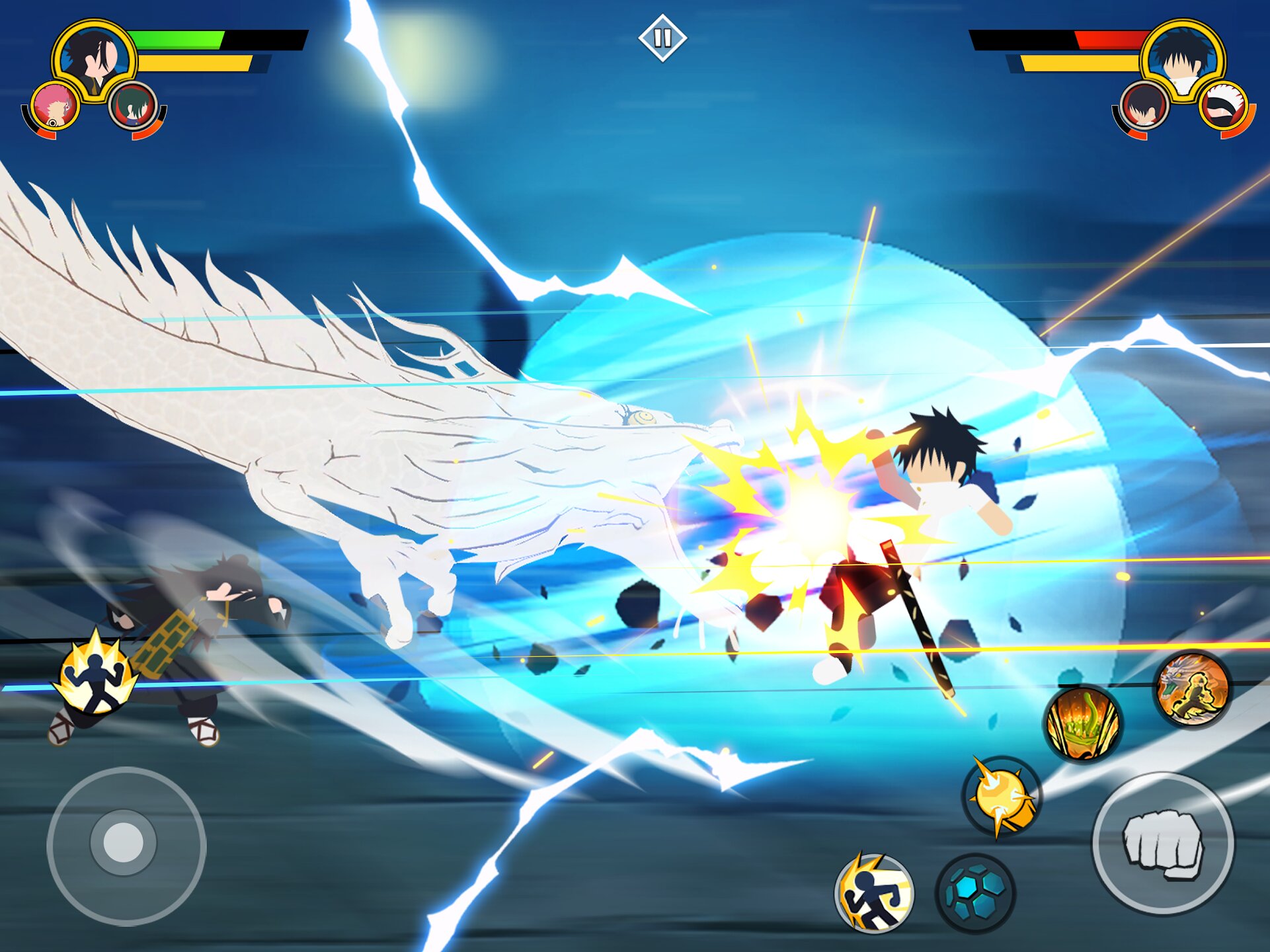Switch to the pink-haired teammate
The width and height of the screenshot is (1270, 952).
[x=54, y=106]
